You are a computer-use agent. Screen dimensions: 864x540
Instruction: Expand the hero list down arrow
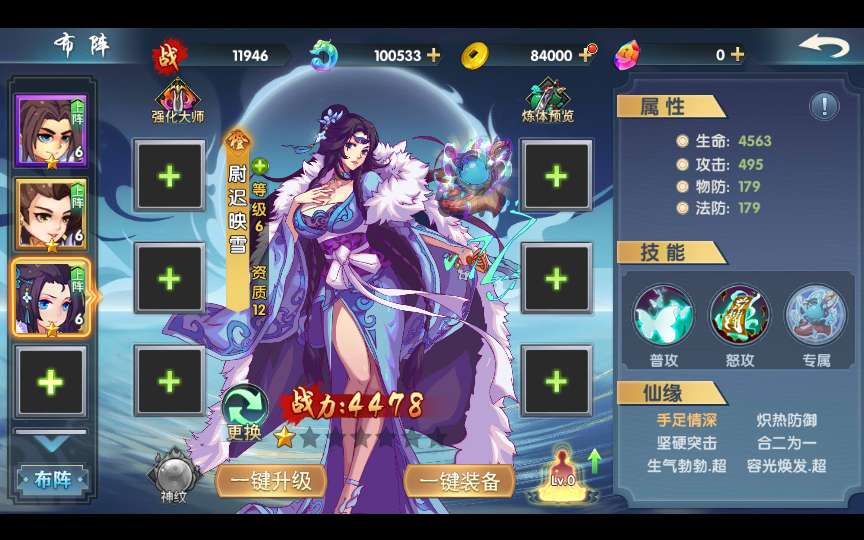tap(51, 442)
